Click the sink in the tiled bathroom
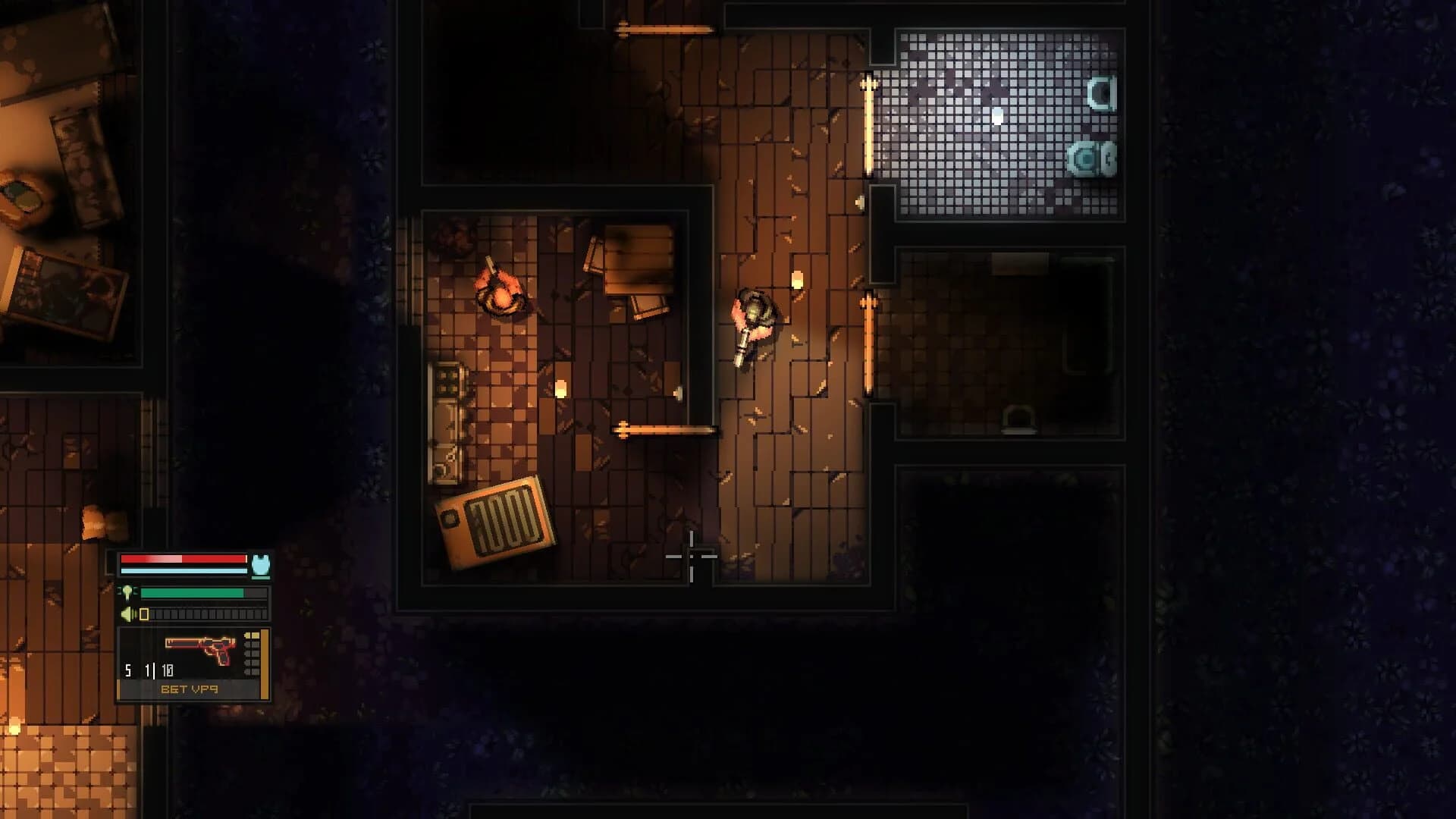This screenshot has height=819, width=1456. click(x=1102, y=93)
